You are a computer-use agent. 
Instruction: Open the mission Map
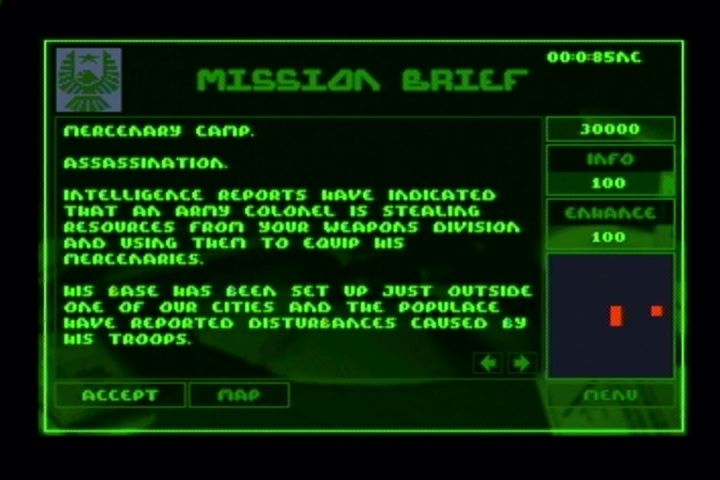239,395
